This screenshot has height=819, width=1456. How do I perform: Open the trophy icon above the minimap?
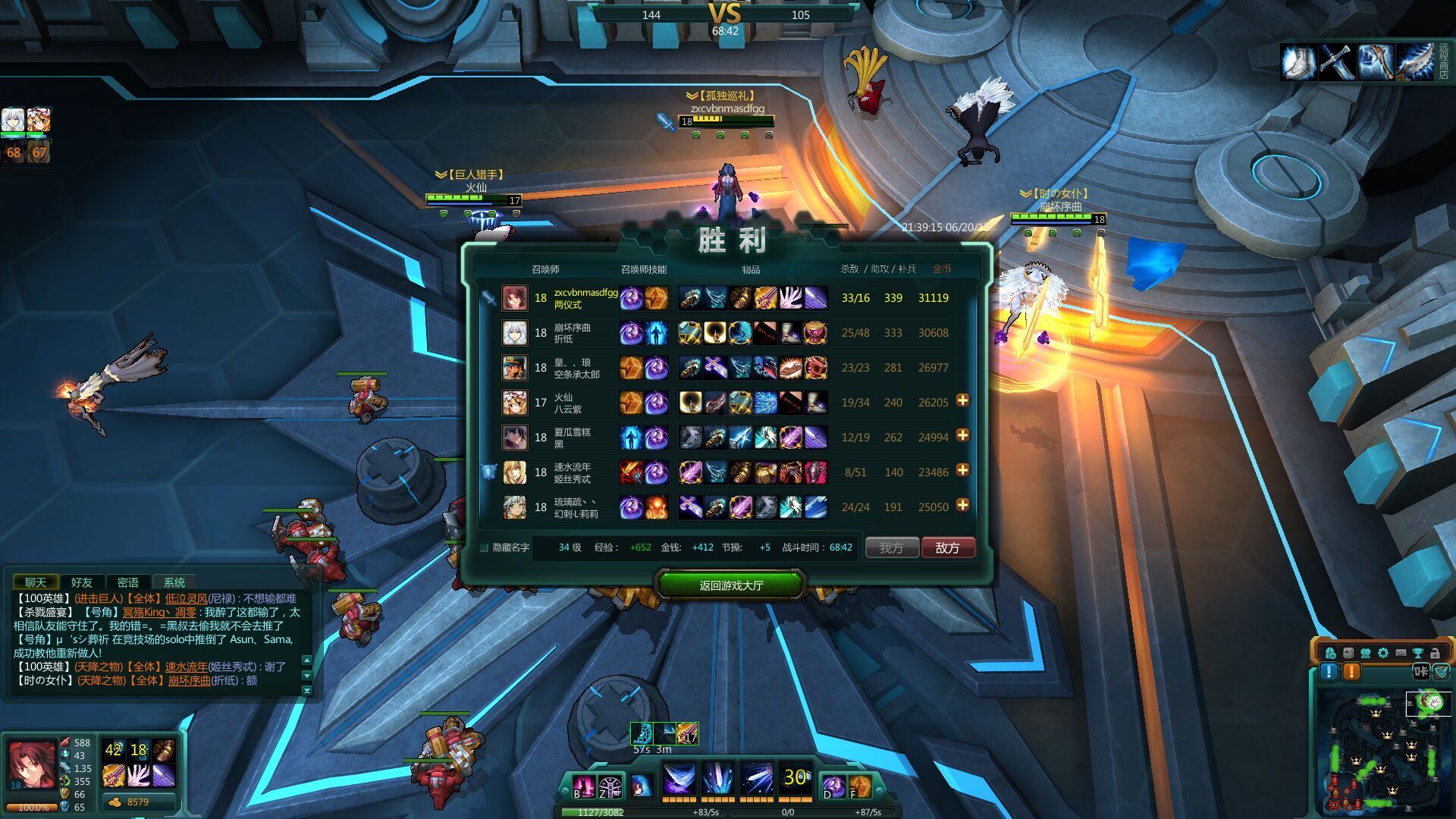point(1417,653)
